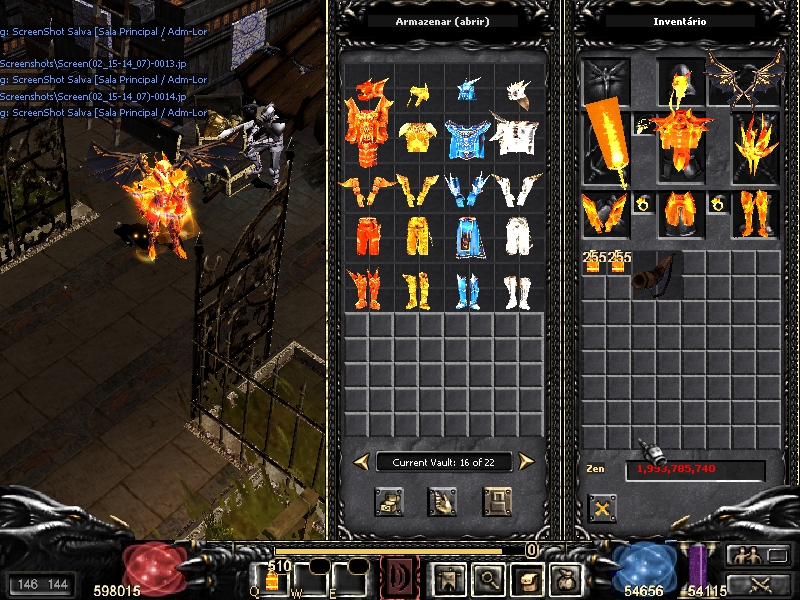
Task: Click the crossed swords button on HUD
Action: point(757,584)
